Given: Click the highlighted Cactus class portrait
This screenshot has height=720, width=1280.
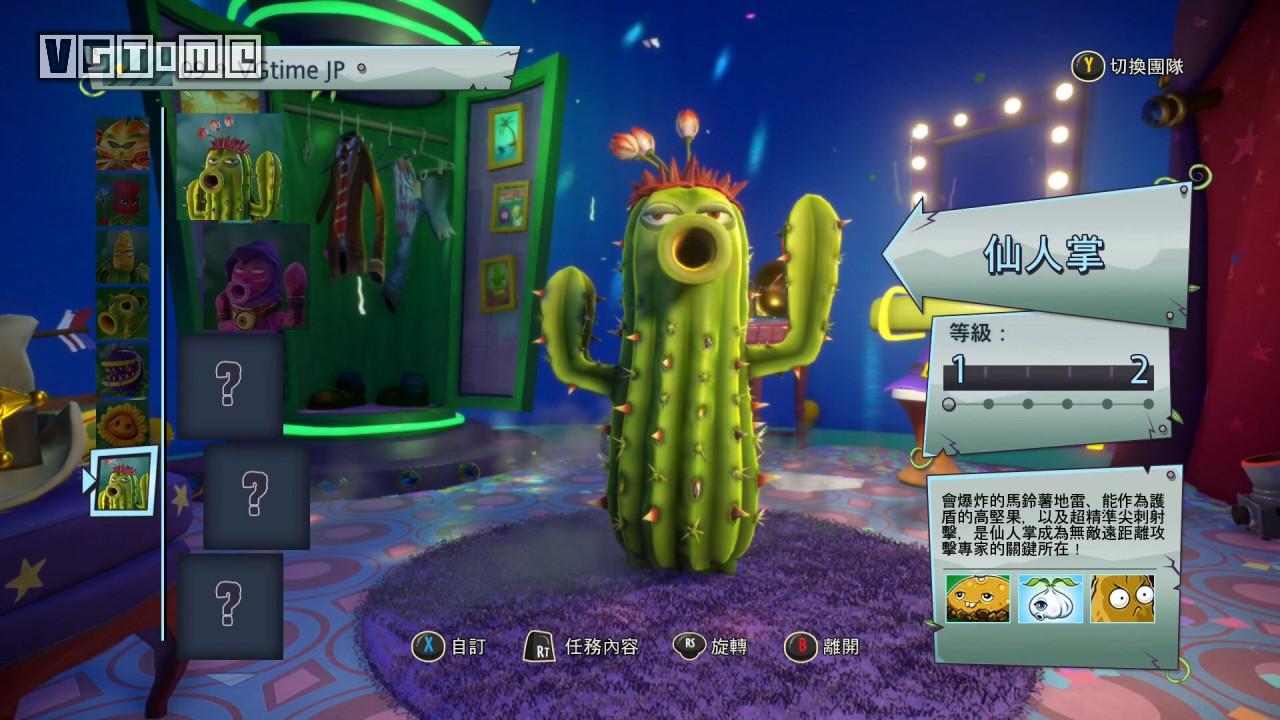Looking at the screenshot, I should click(x=124, y=481).
